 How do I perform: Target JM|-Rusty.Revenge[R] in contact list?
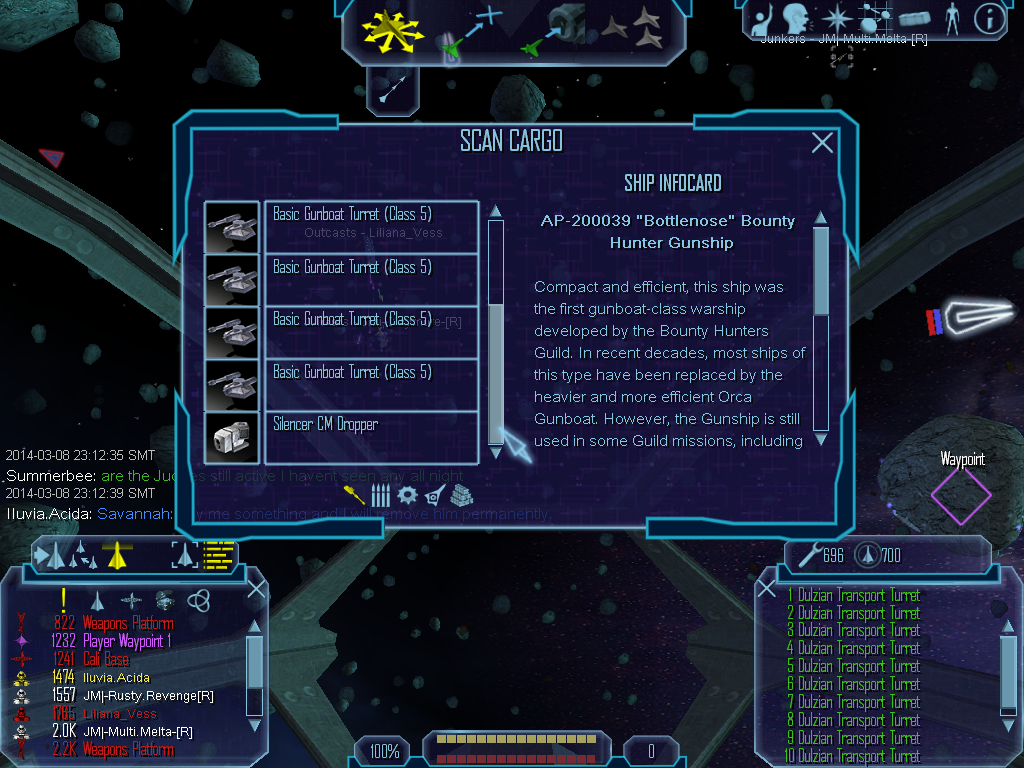[x=148, y=695]
